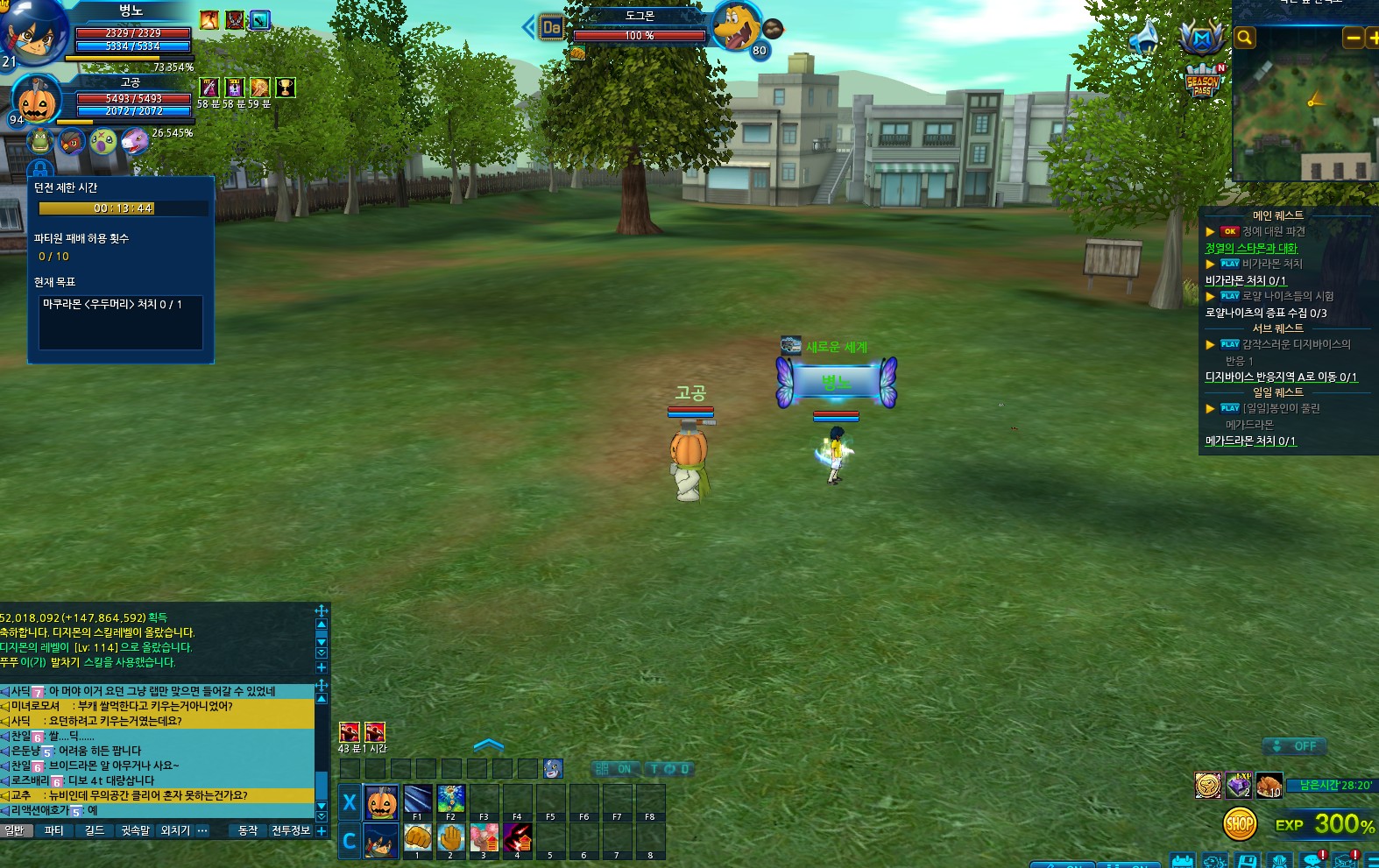Open the winged M emblem icon
The width and height of the screenshot is (1379, 868).
pos(1201,39)
